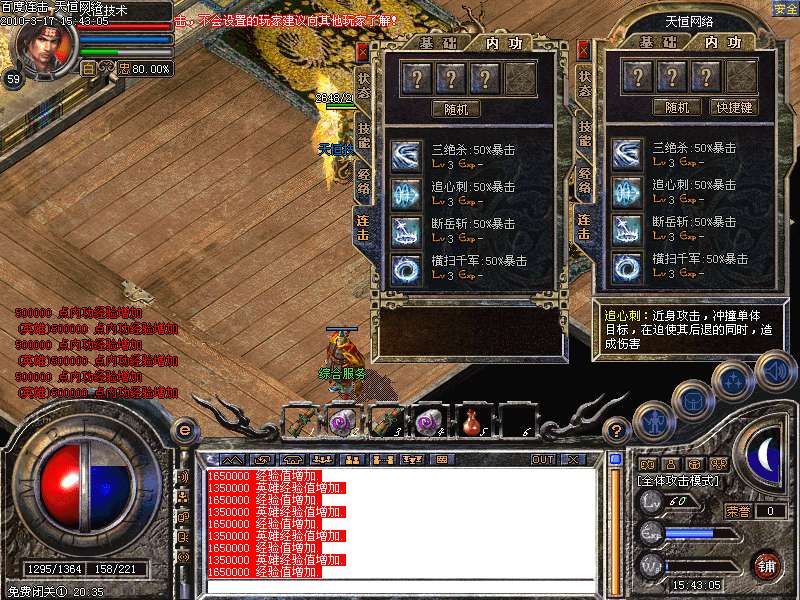Select the red potion in hotbar slot 5
This screenshot has width=800, height=600.
click(x=472, y=420)
